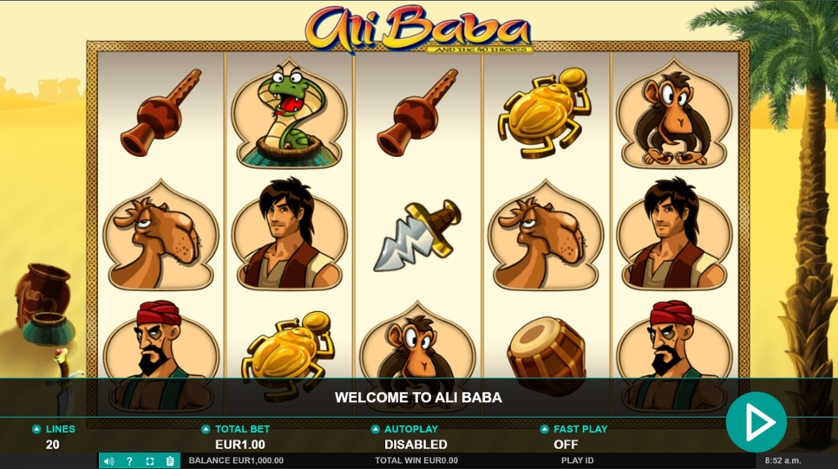Open help with the question mark icon
This screenshot has width=838, height=469.
click(x=129, y=461)
